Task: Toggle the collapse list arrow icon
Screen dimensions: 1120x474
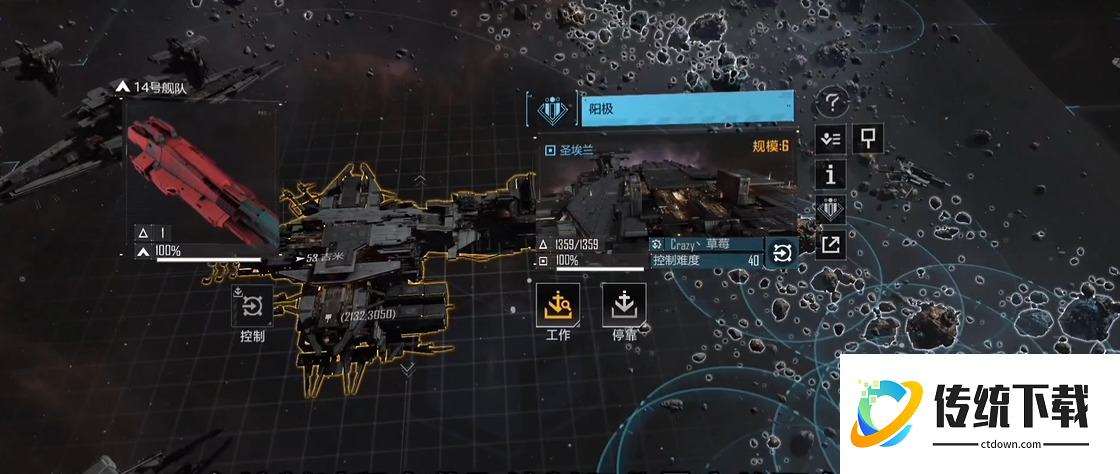Action: 830,138
